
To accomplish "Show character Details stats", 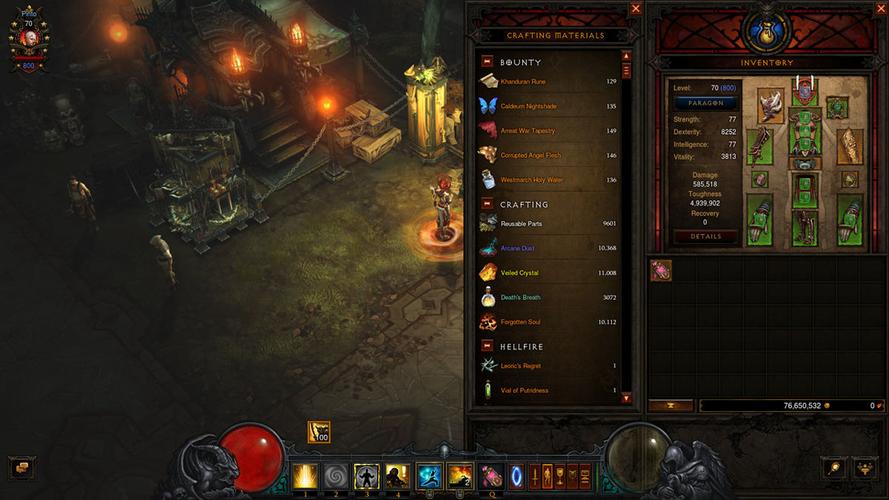I will [x=705, y=237].
